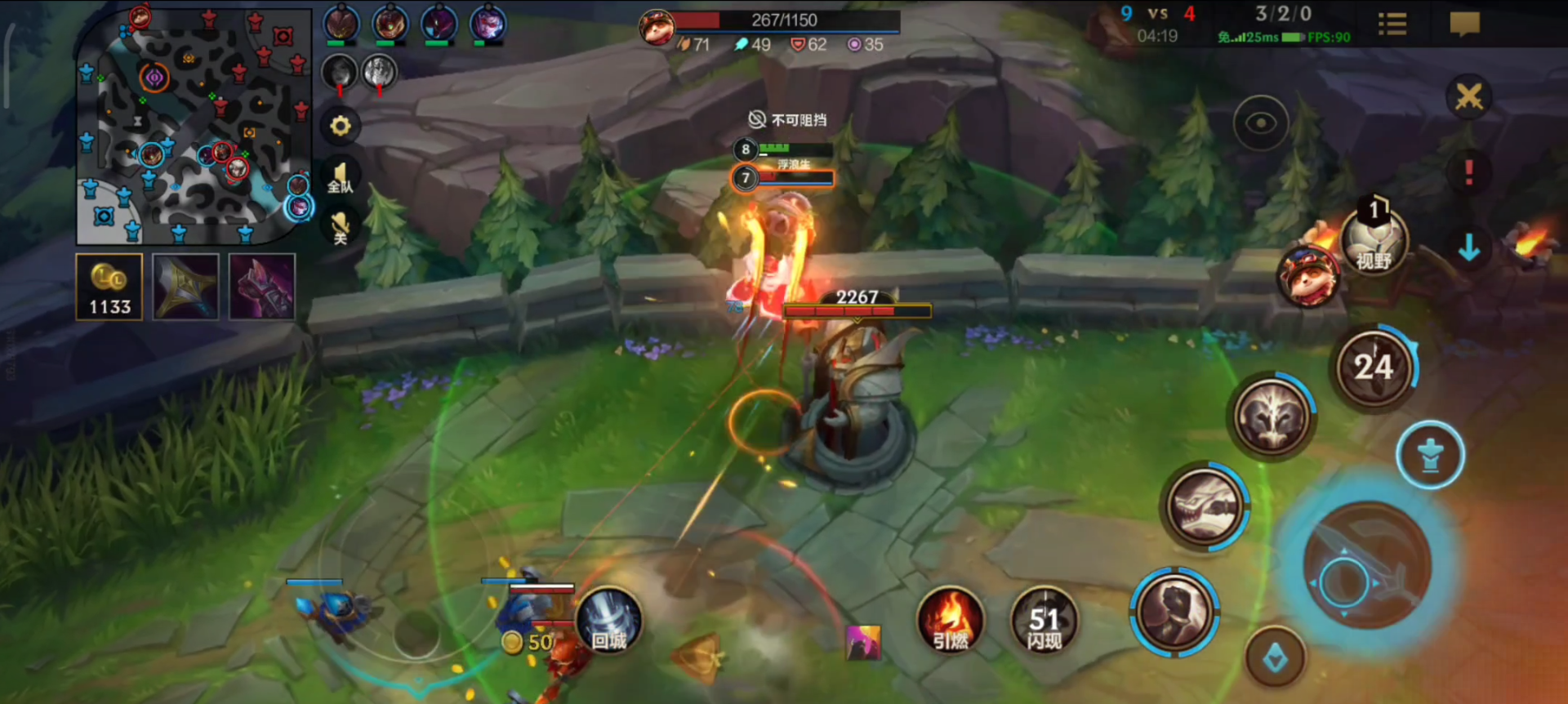
Task: Buy the first recommended item
Action: [x=185, y=287]
